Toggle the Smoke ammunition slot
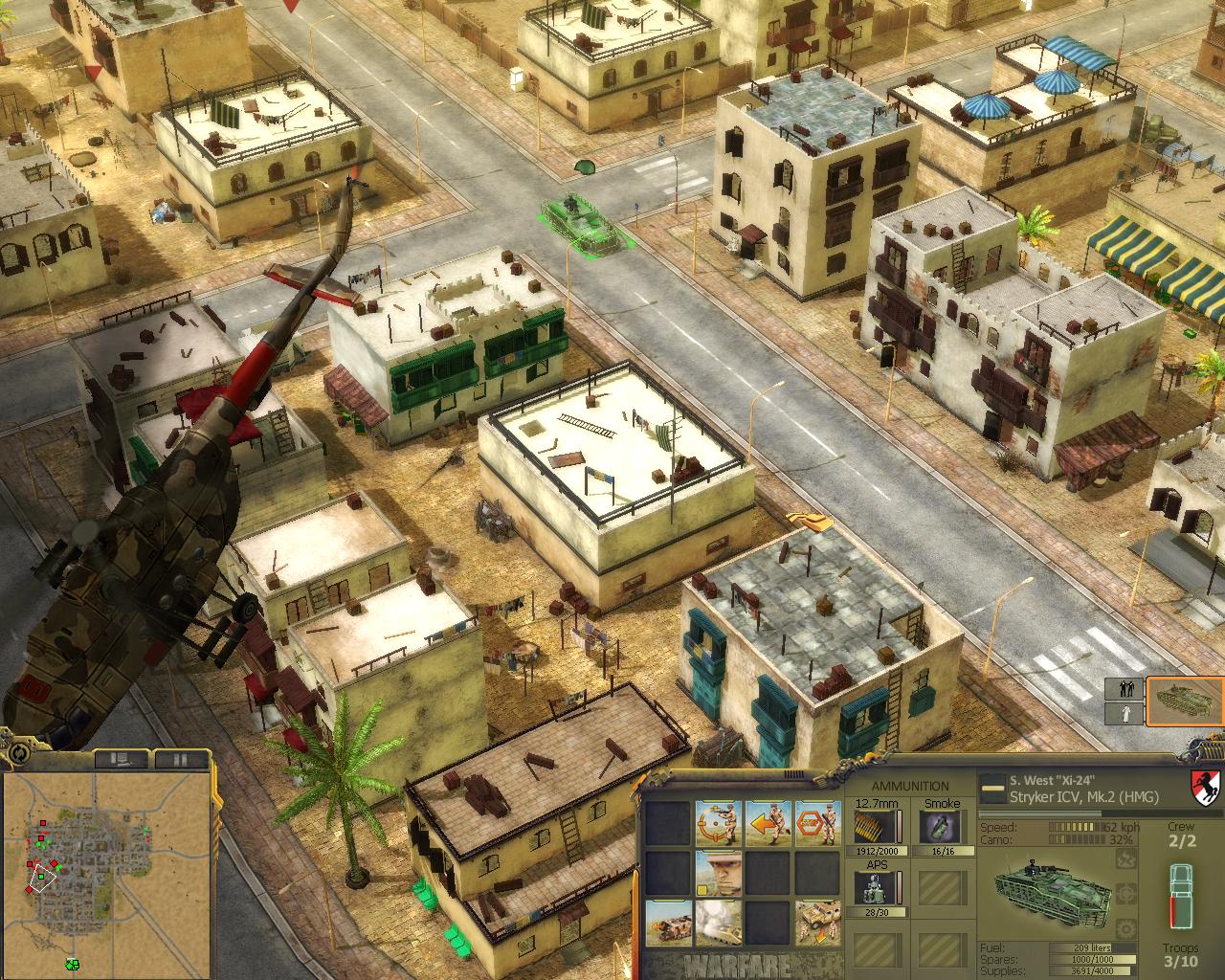 pos(942,827)
